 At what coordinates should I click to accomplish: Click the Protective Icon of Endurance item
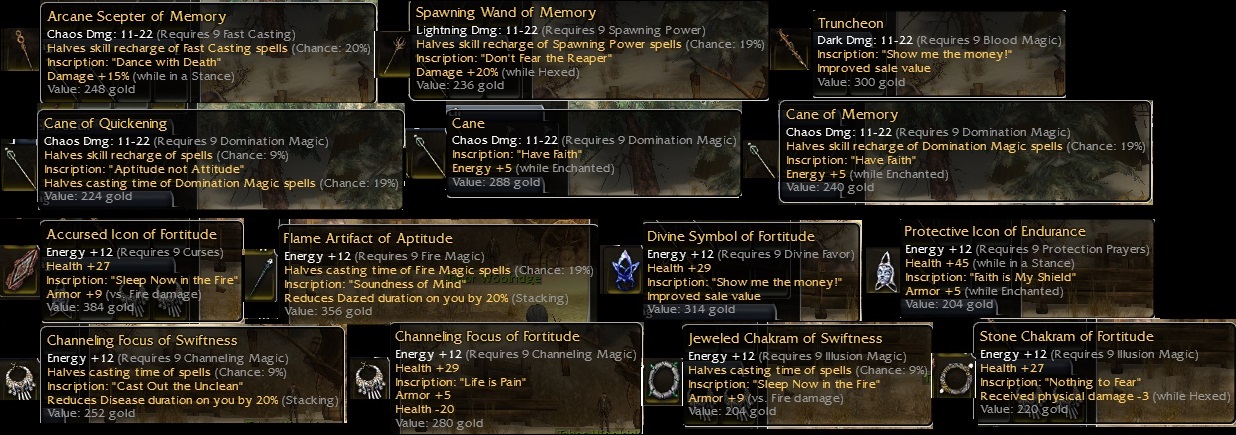pos(881,268)
